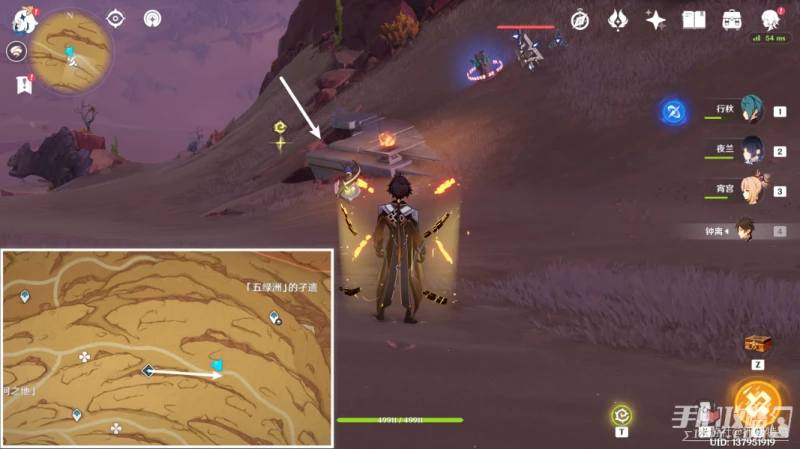
Task: Open the compass adventure icon
Action: 580,20
